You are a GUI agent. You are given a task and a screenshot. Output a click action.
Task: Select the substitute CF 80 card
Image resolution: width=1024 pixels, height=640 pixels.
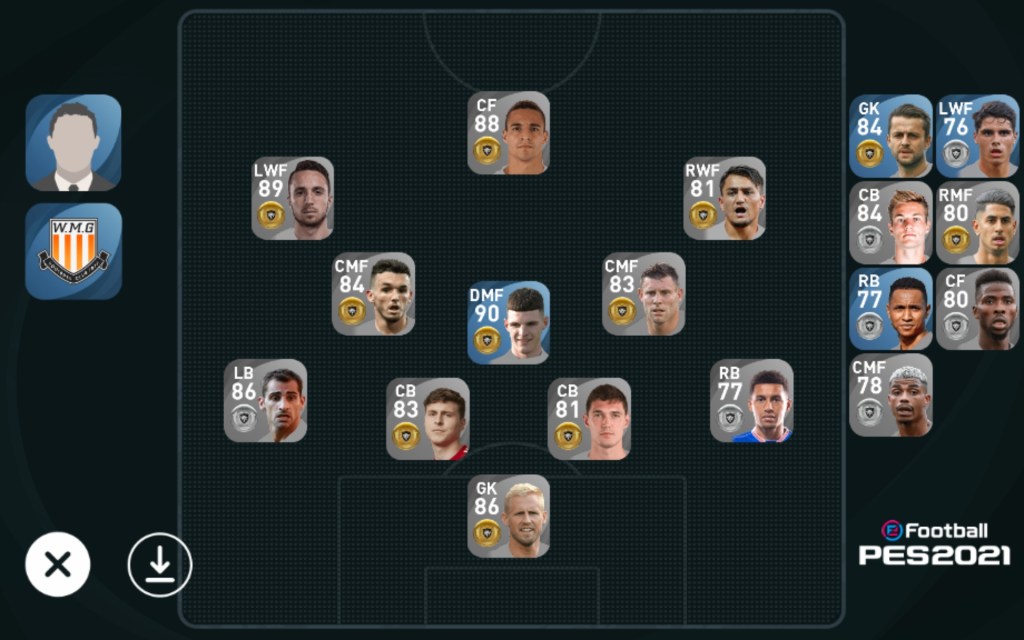pos(977,308)
